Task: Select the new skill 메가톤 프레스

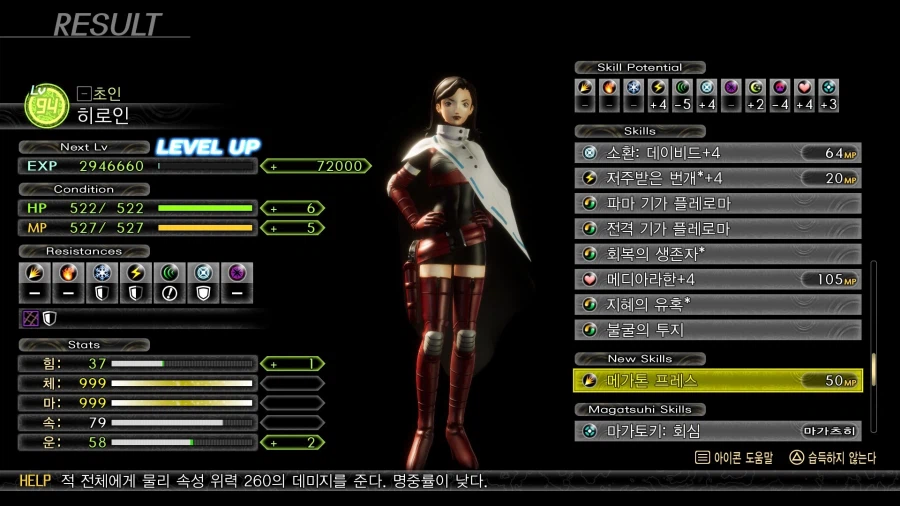Action: coord(717,381)
